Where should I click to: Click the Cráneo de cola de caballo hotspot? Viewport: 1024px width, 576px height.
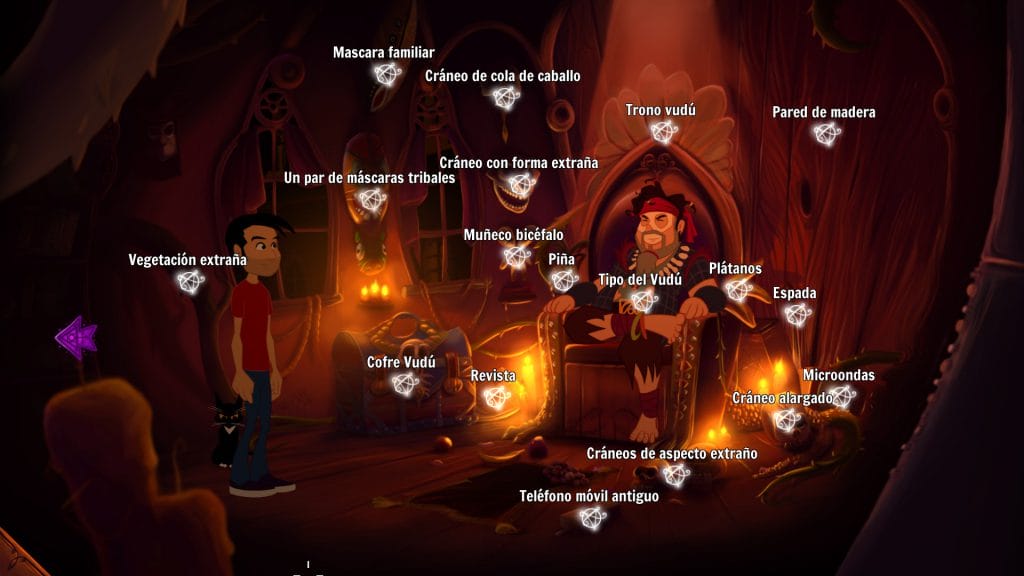[x=505, y=97]
